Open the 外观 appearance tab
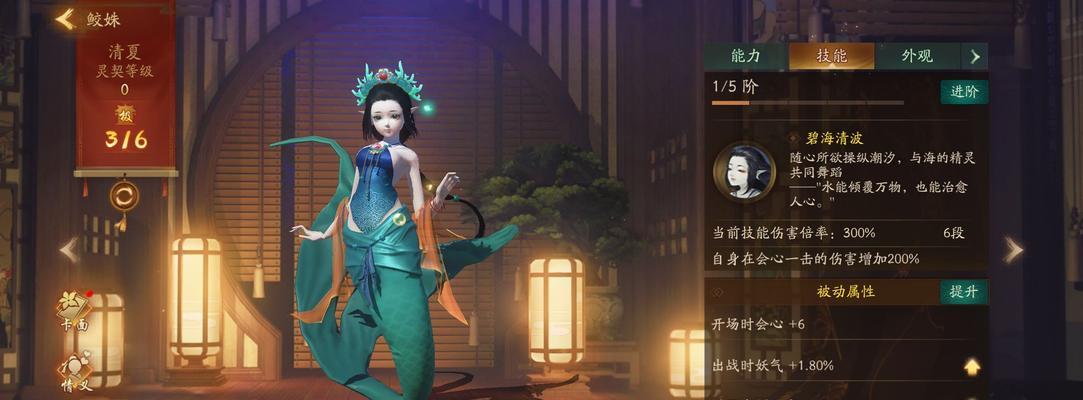Image resolution: width=1083 pixels, height=400 pixels. pyautogui.click(x=917, y=56)
